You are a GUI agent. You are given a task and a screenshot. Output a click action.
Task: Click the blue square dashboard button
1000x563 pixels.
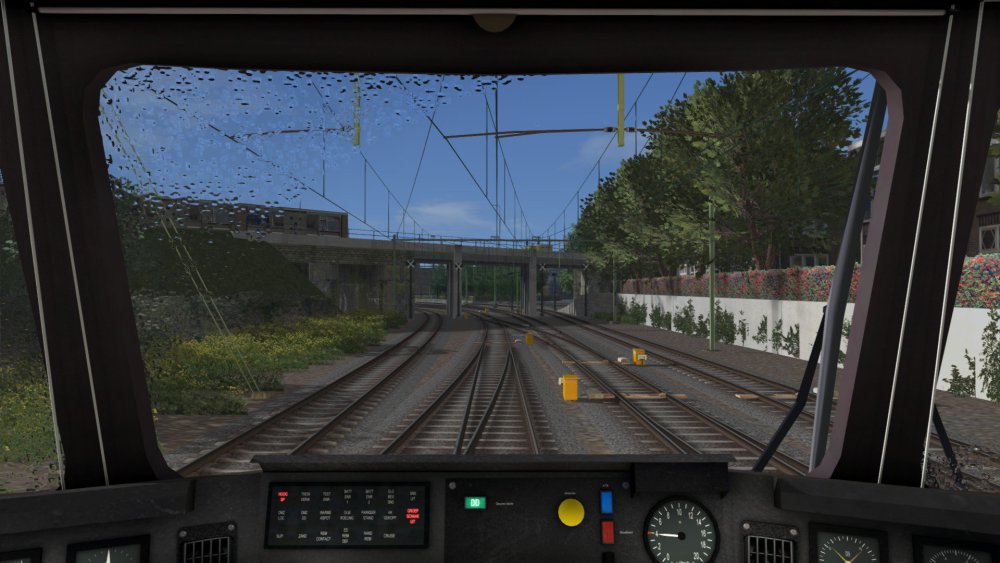(x=606, y=501)
